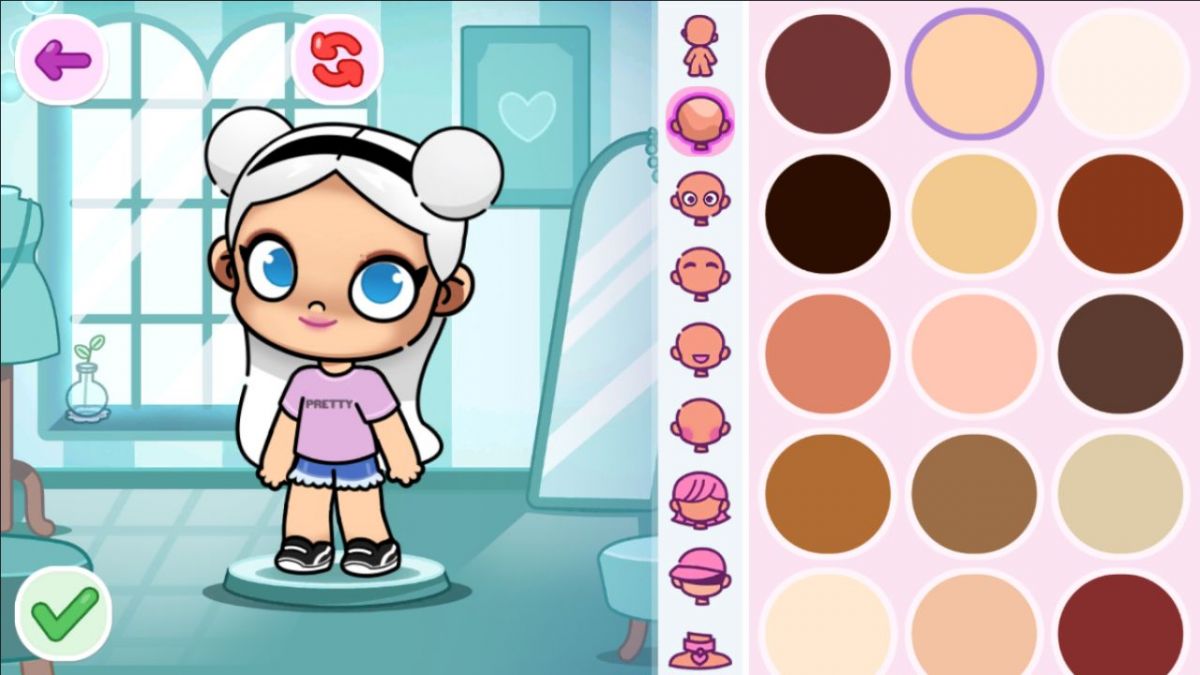This screenshot has height=675, width=1200.
Task: Confirm the character with the green checkmark
Action: [64, 613]
